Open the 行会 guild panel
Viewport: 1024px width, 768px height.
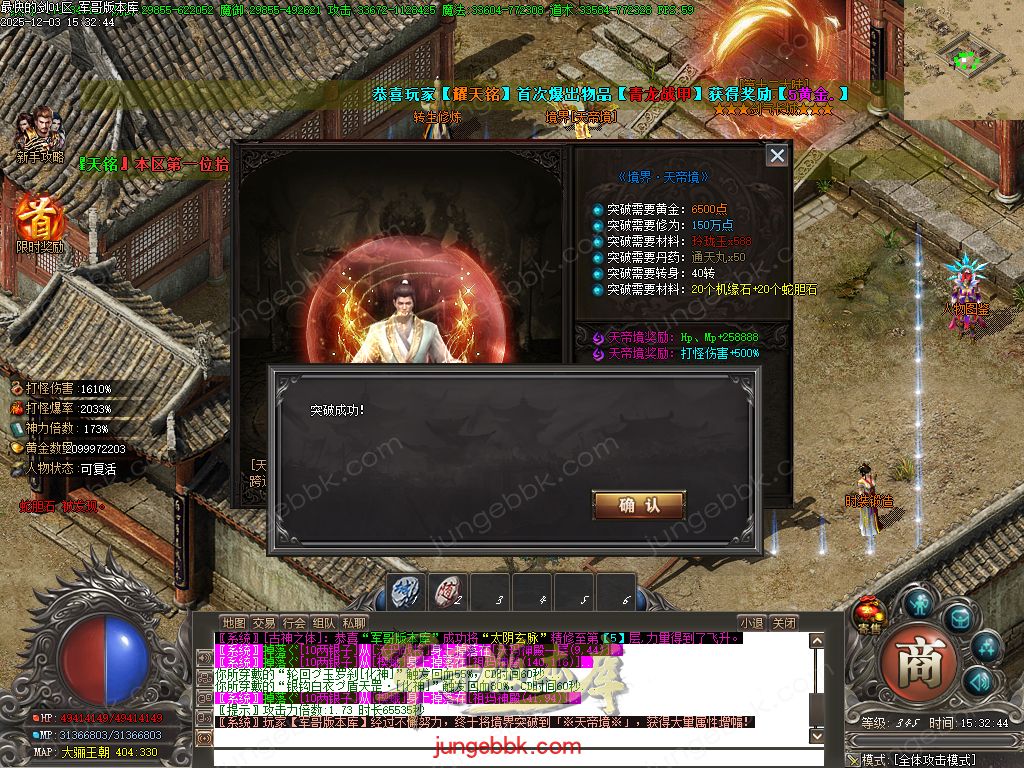click(294, 622)
